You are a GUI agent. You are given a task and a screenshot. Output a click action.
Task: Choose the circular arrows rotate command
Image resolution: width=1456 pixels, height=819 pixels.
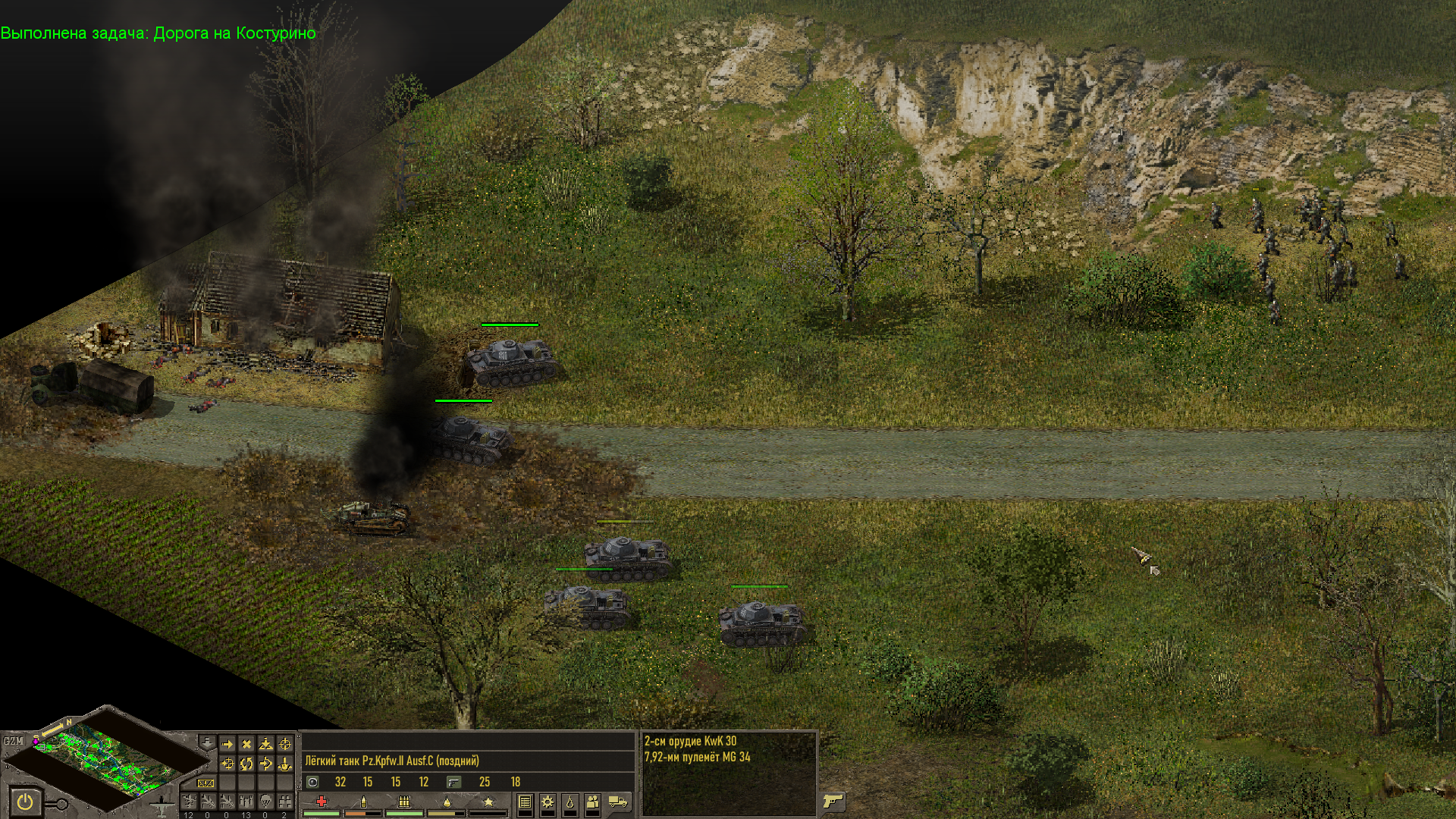point(246,764)
